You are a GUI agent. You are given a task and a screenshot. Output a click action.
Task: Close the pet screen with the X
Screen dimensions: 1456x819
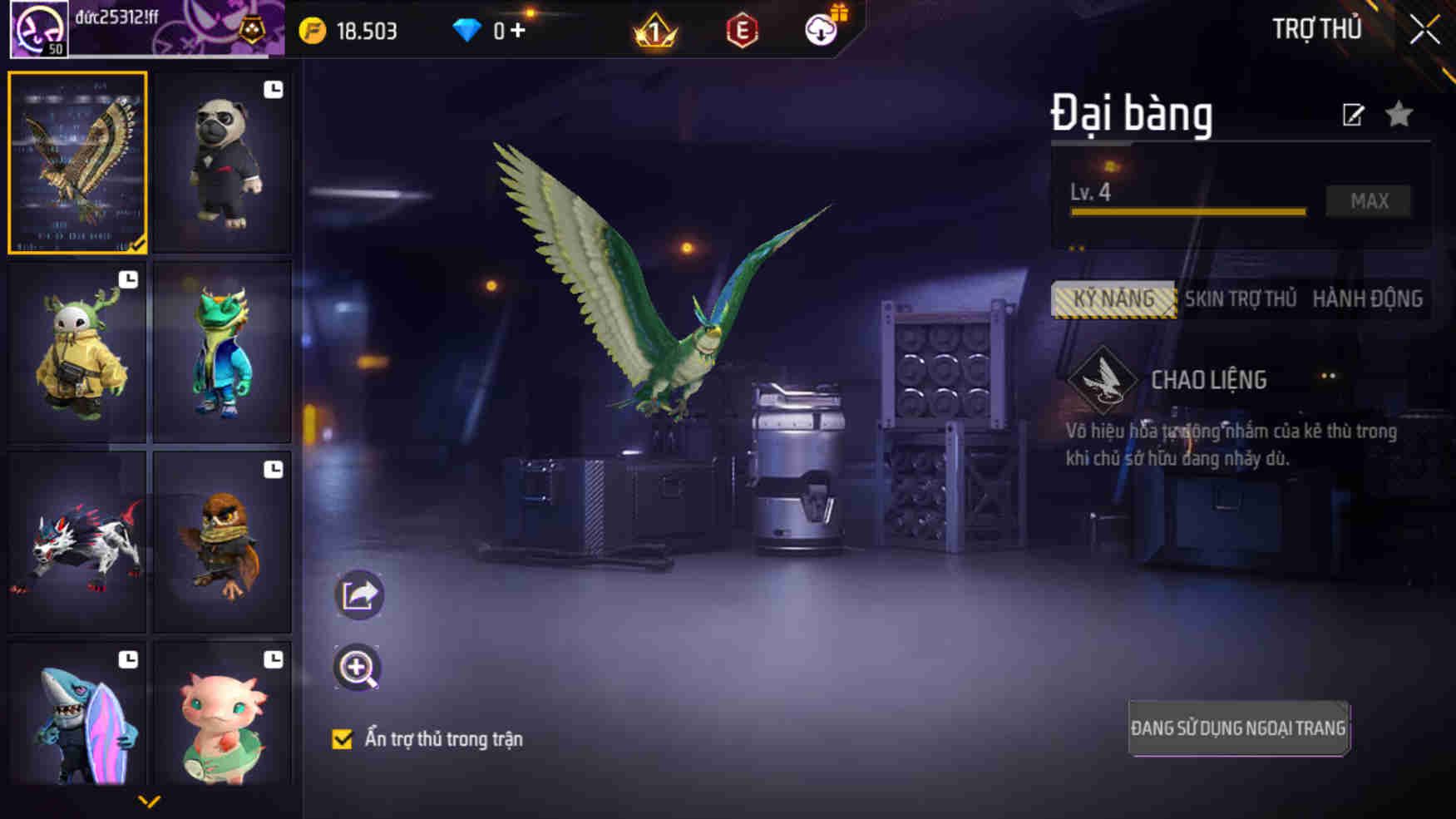coord(1424,31)
